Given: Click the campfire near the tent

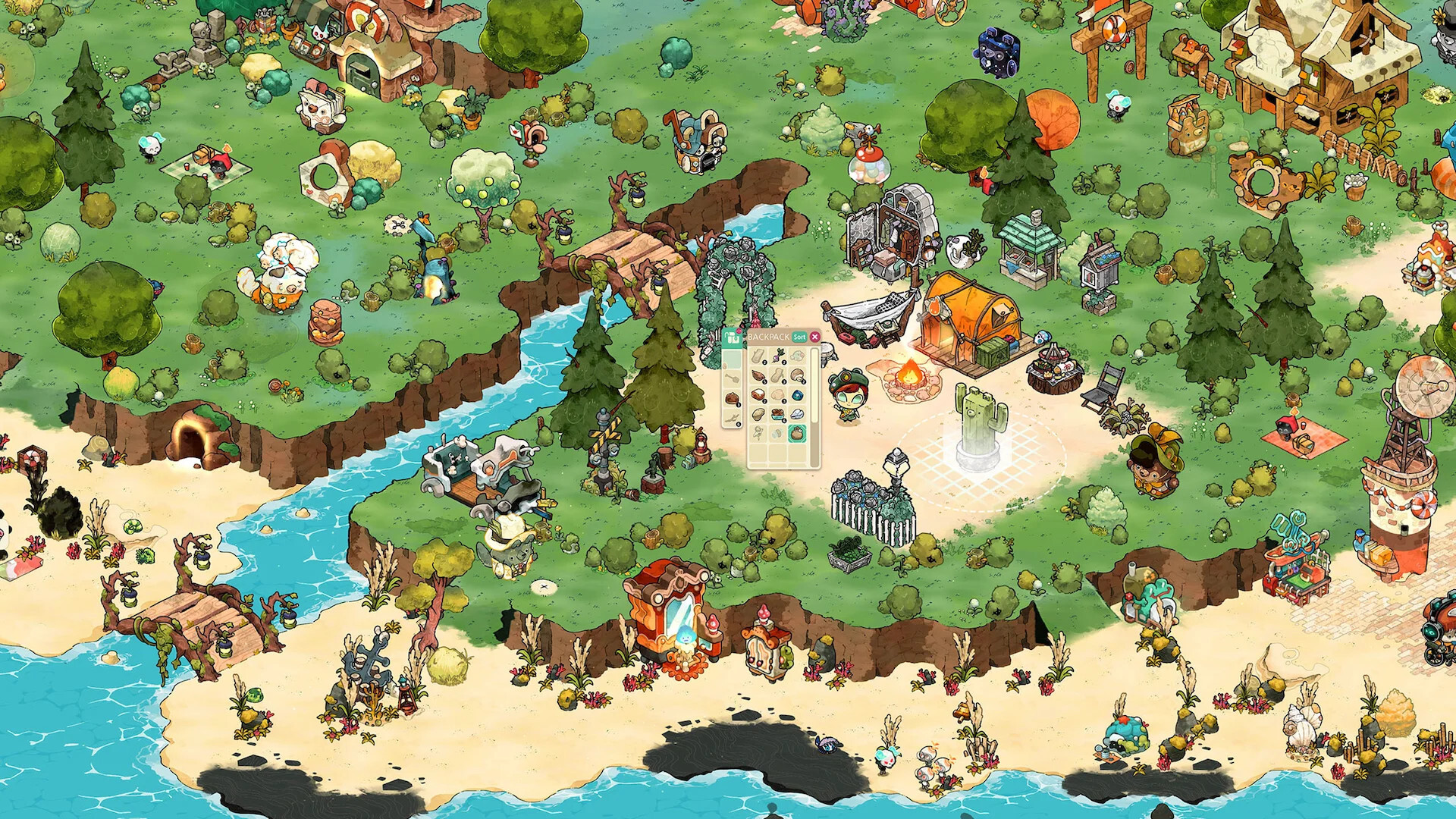Looking at the screenshot, I should (x=909, y=373).
